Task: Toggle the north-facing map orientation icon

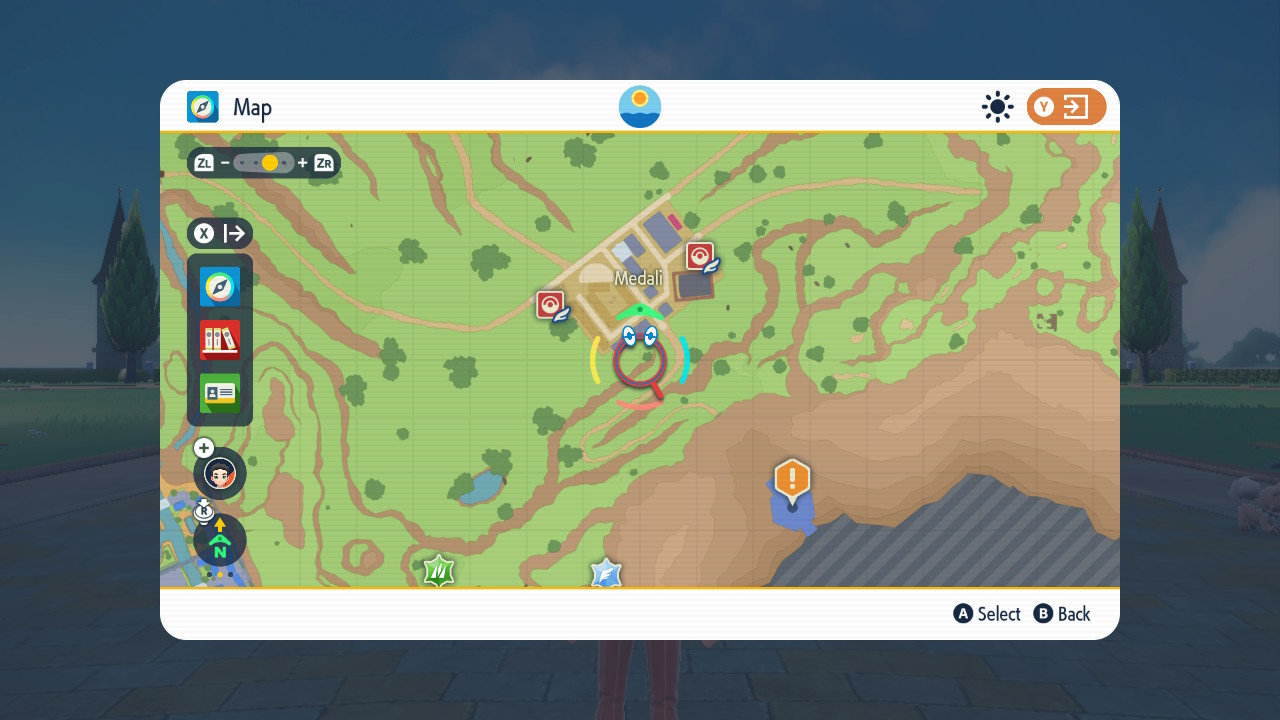Action: point(220,541)
